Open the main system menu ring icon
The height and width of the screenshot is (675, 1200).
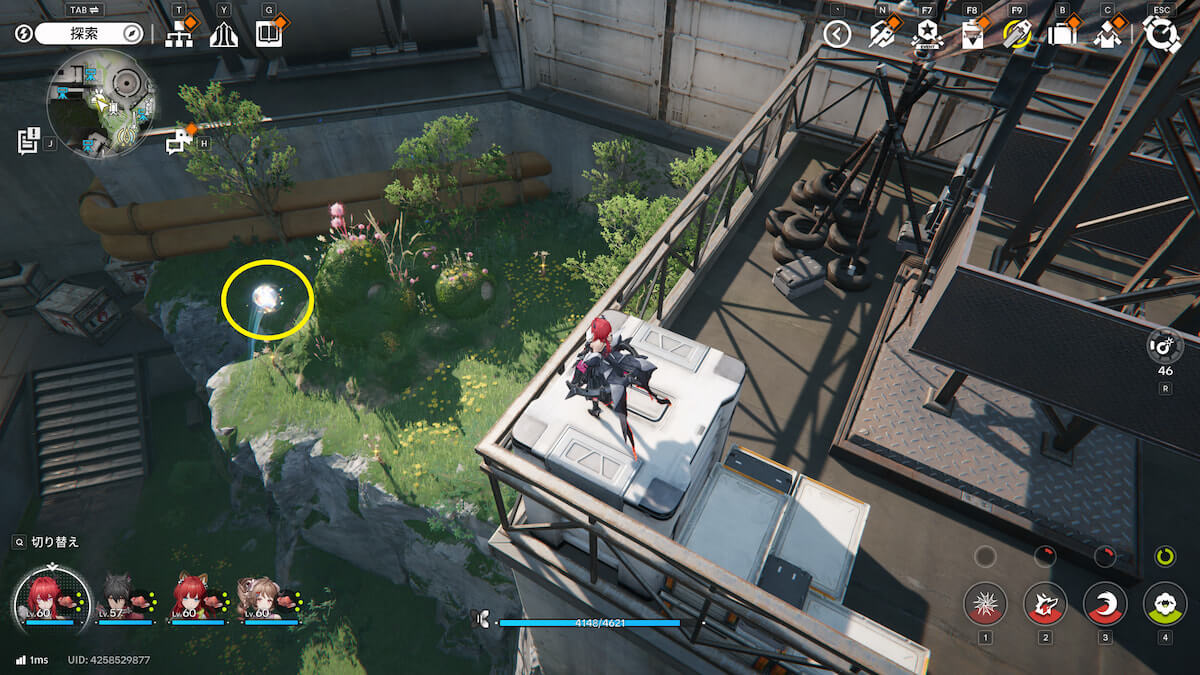(1162, 35)
